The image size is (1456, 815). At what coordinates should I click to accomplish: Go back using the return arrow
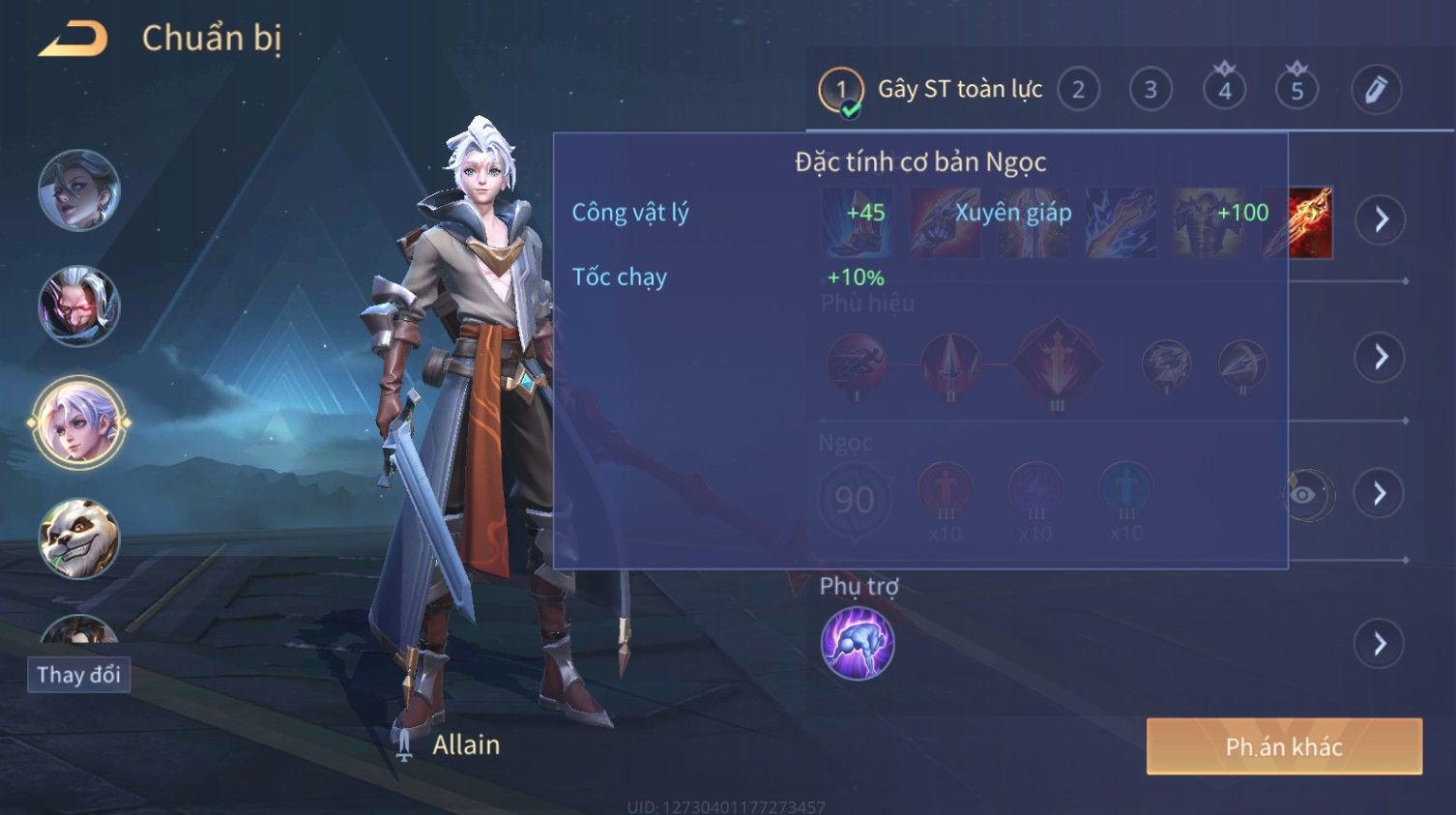pyautogui.click(x=73, y=40)
